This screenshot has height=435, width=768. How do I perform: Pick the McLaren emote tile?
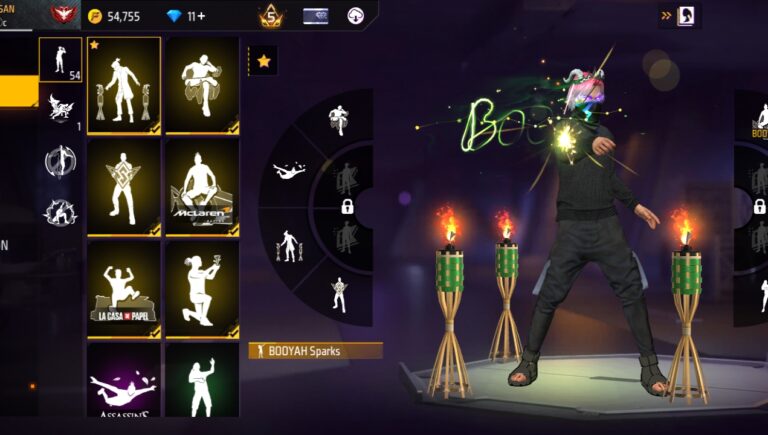click(202, 187)
